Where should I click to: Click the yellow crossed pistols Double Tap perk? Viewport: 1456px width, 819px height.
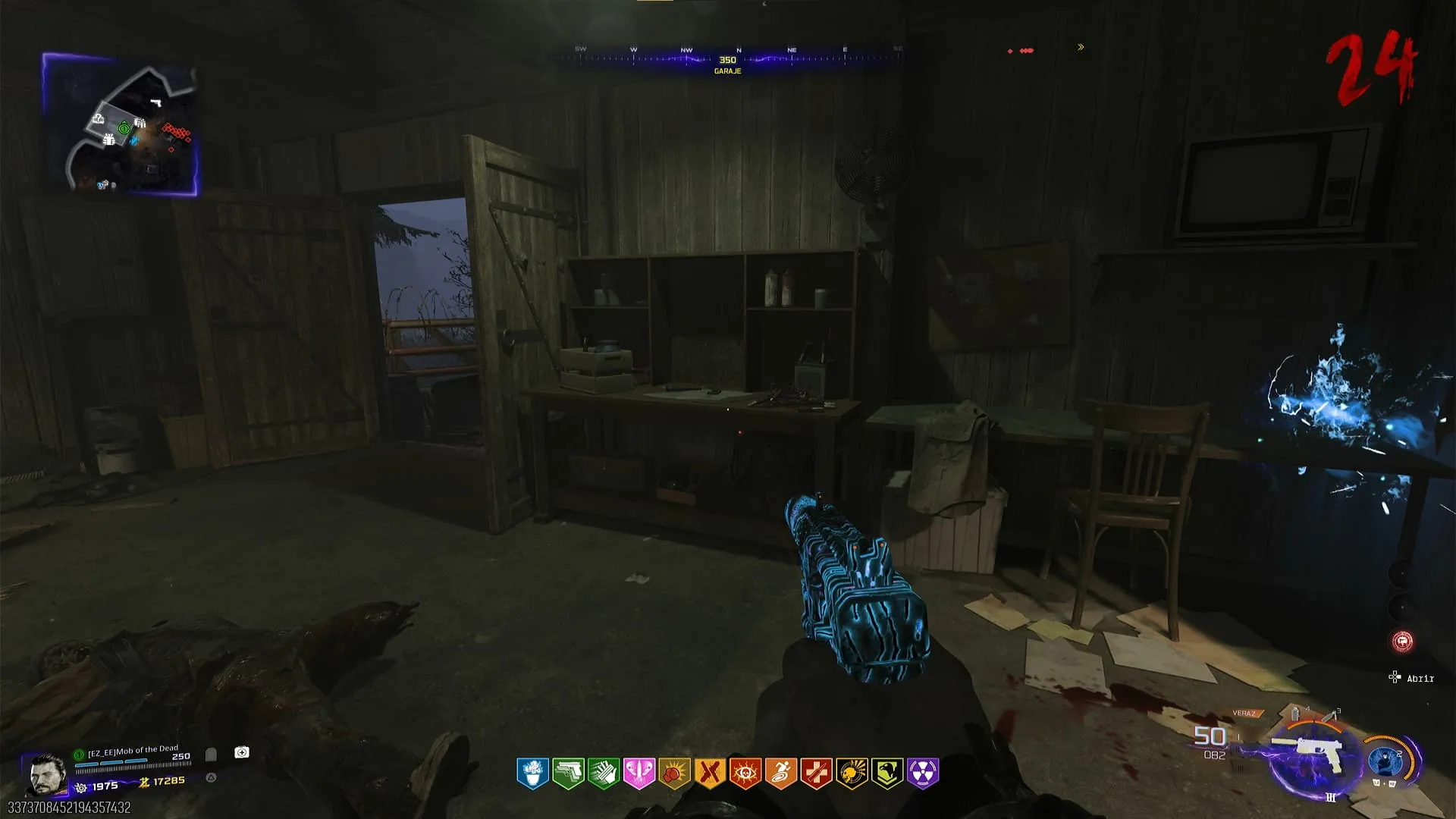pyautogui.click(x=710, y=773)
